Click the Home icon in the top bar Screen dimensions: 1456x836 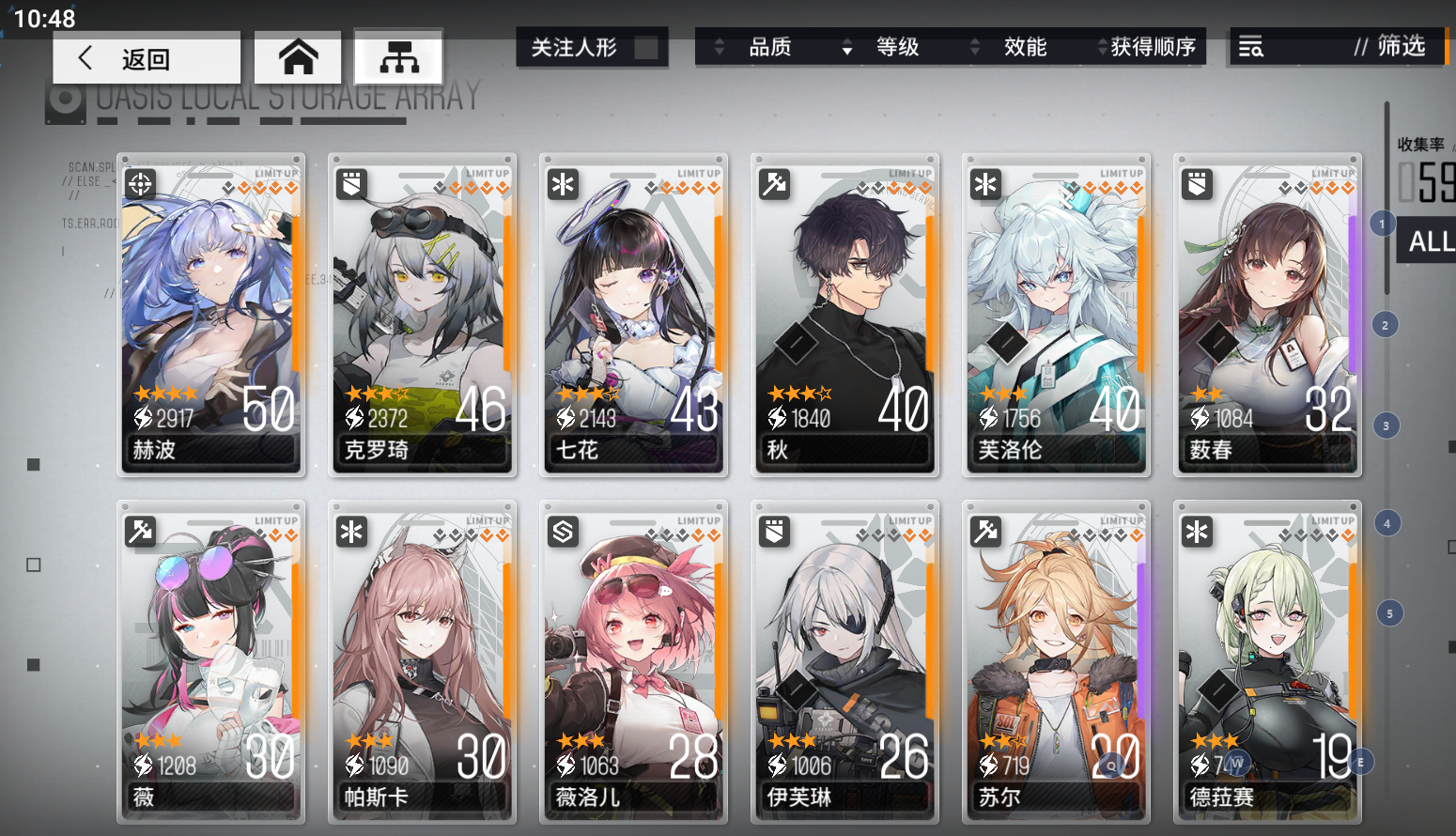[x=297, y=57]
